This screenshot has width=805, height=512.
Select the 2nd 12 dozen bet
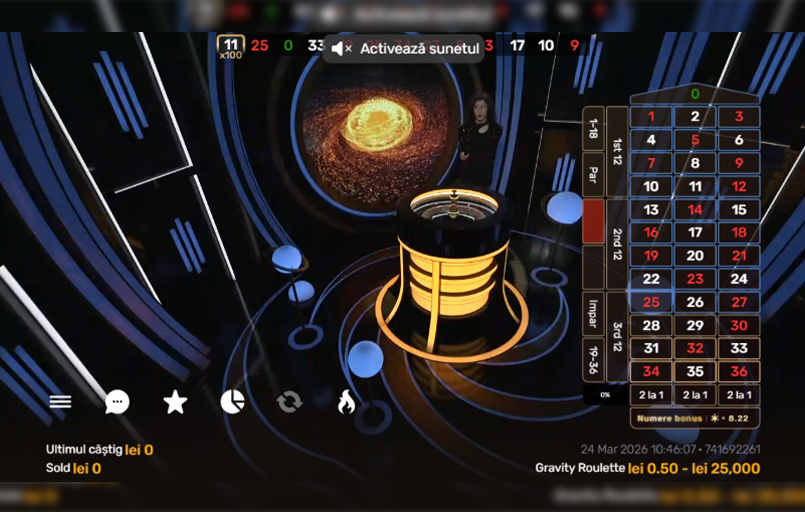coord(617,244)
